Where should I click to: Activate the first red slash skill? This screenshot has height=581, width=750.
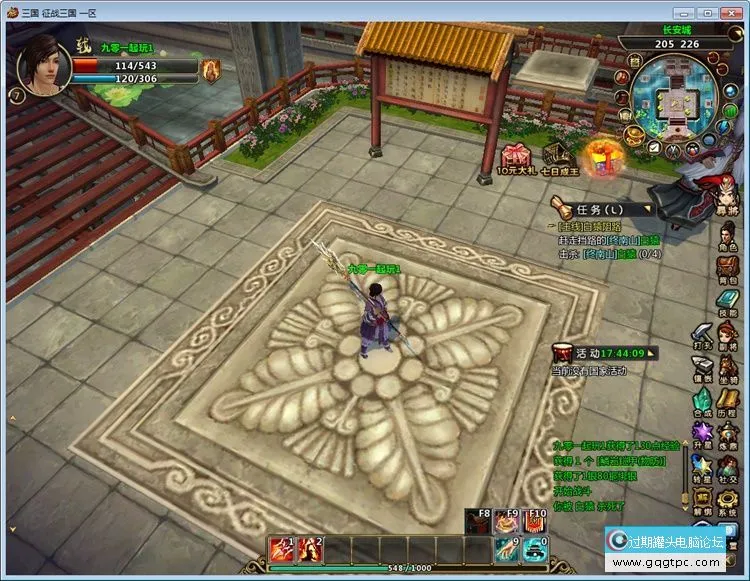coord(279,547)
